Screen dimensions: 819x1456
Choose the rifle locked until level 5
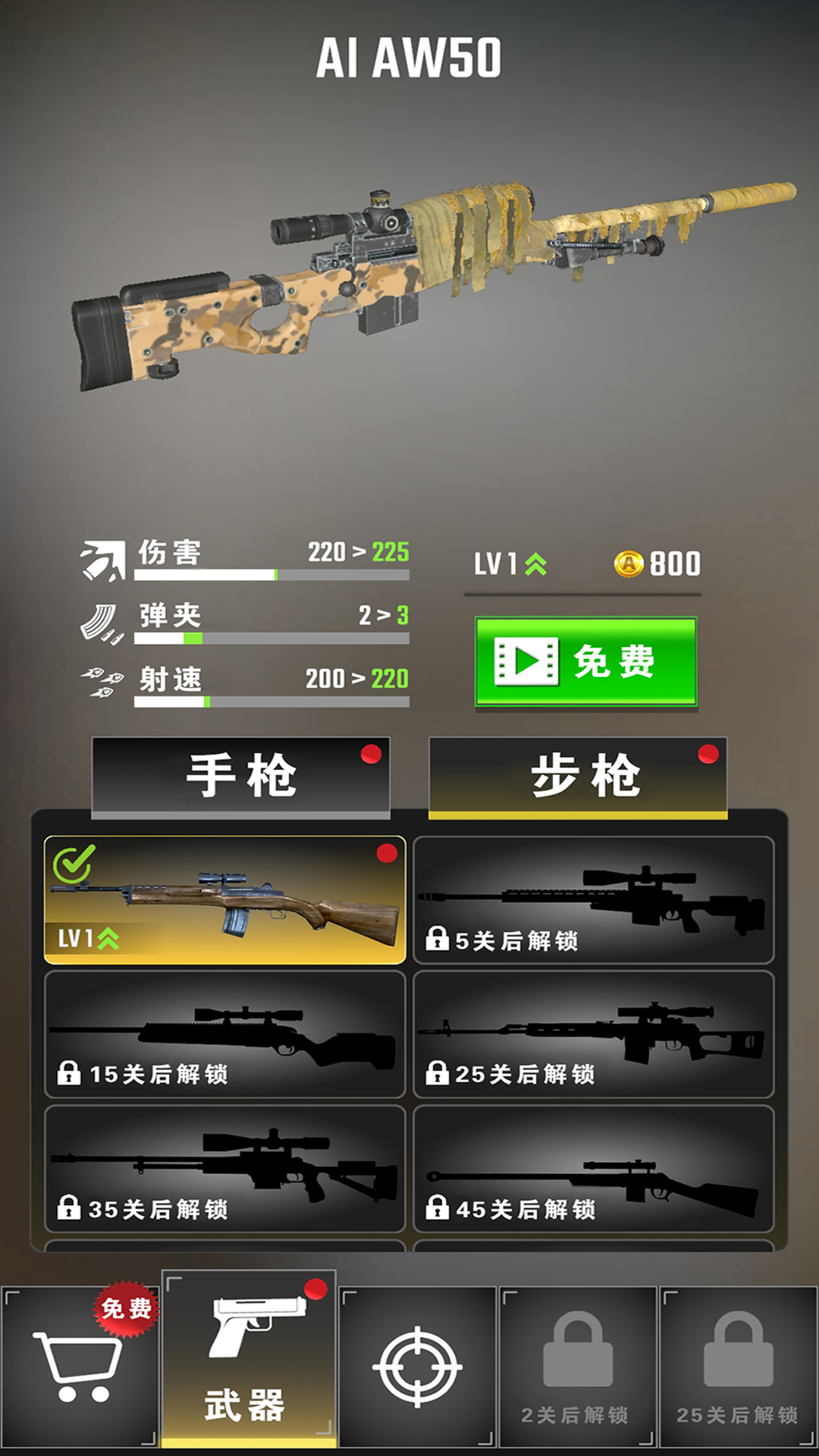(x=593, y=900)
